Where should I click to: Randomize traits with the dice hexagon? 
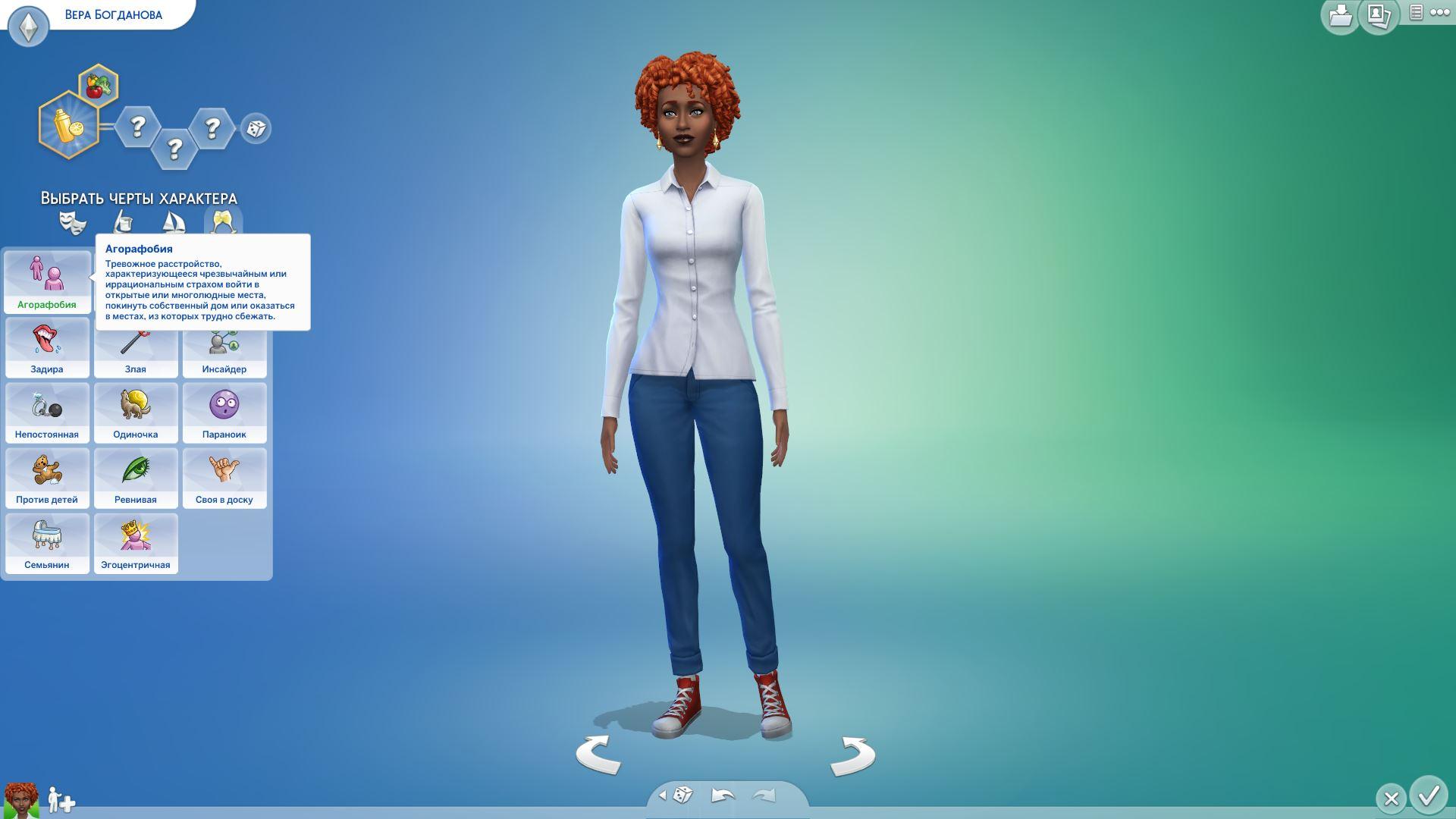[256, 128]
